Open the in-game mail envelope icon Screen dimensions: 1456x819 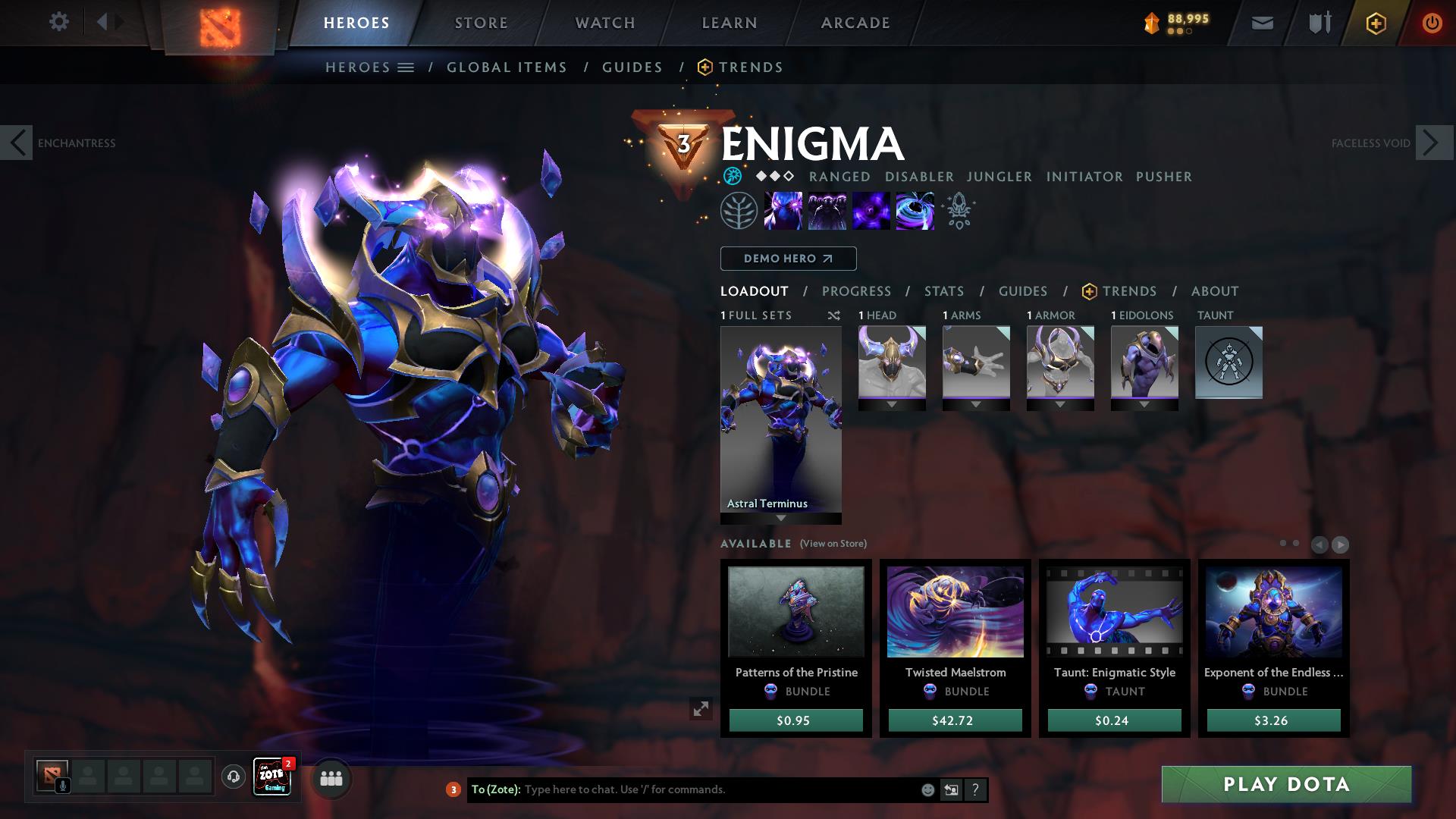[1261, 22]
